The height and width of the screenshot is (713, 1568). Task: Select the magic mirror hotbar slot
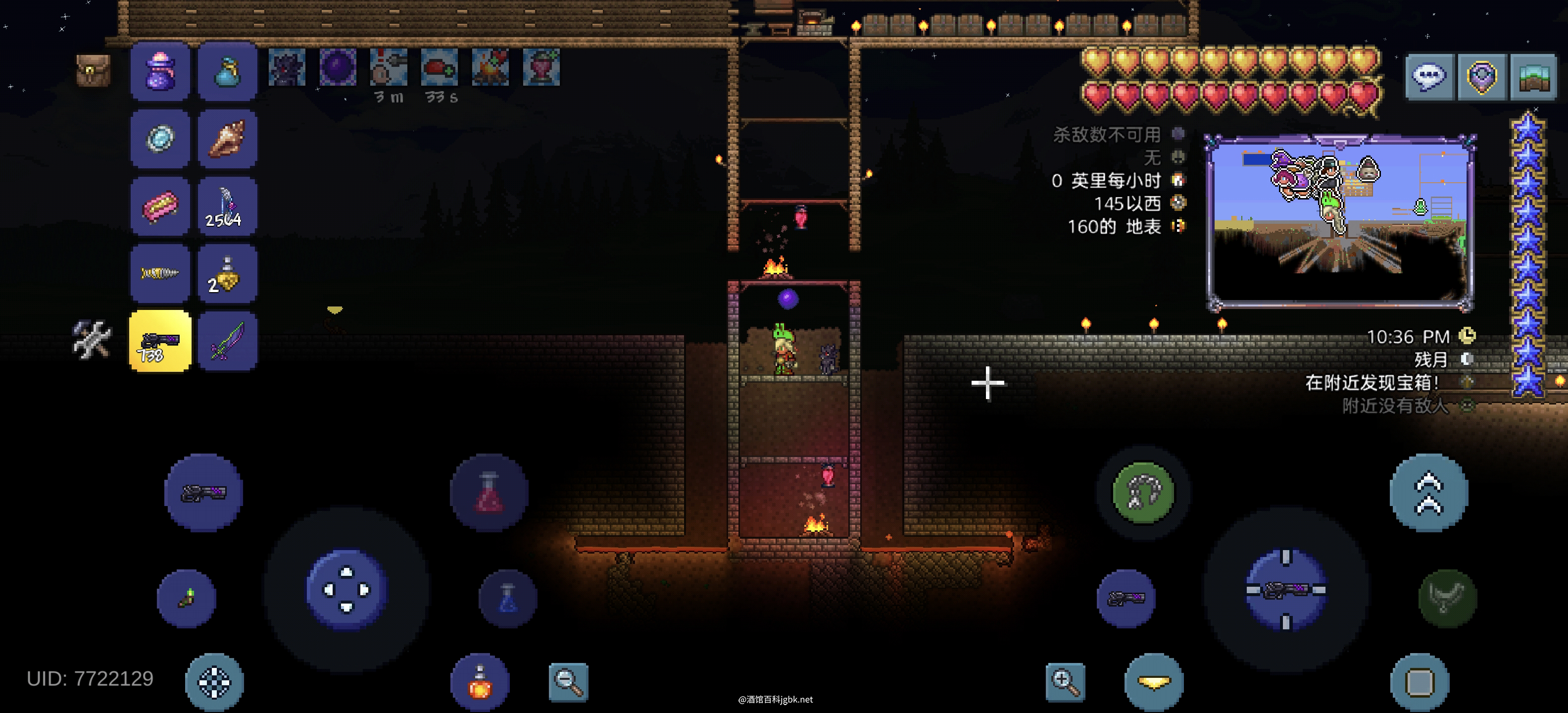(160, 139)
